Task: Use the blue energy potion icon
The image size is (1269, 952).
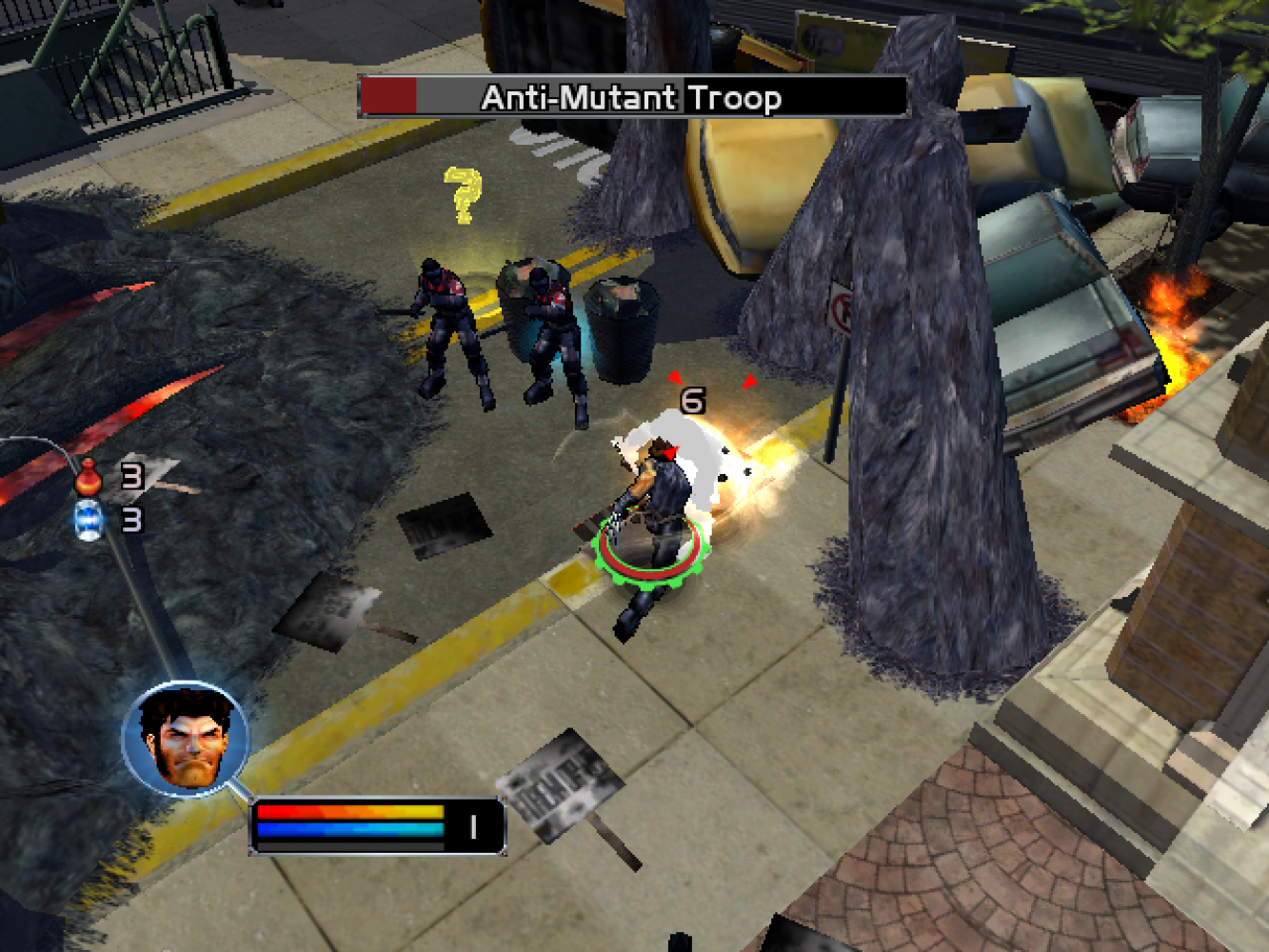Action: click(x=89, y=521)
